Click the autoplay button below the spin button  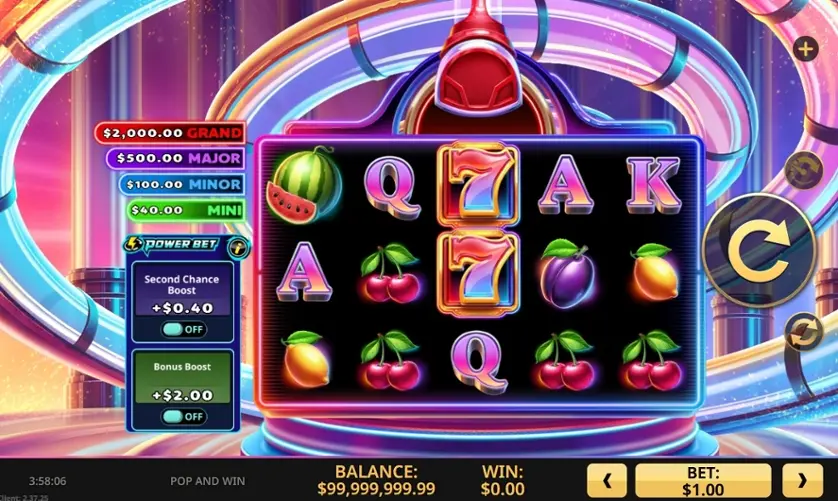[804, 331]
